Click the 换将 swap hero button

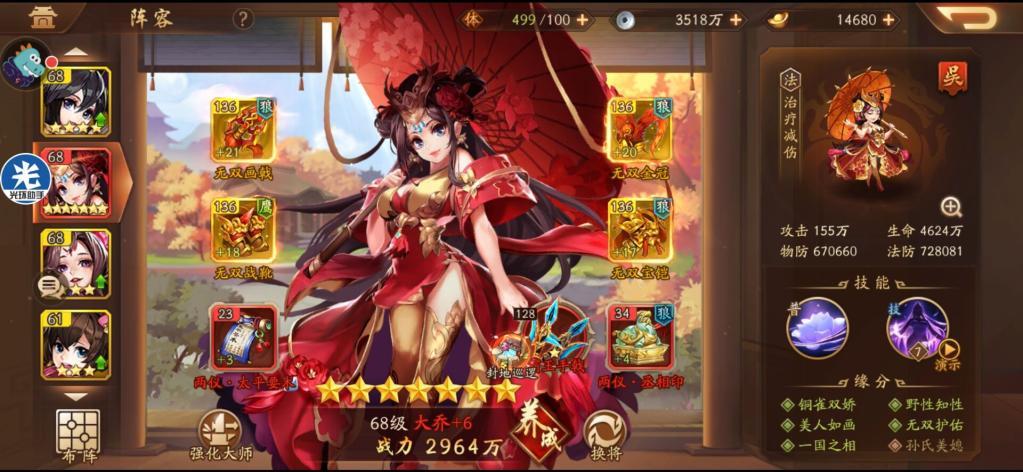(x=605, y=432)
